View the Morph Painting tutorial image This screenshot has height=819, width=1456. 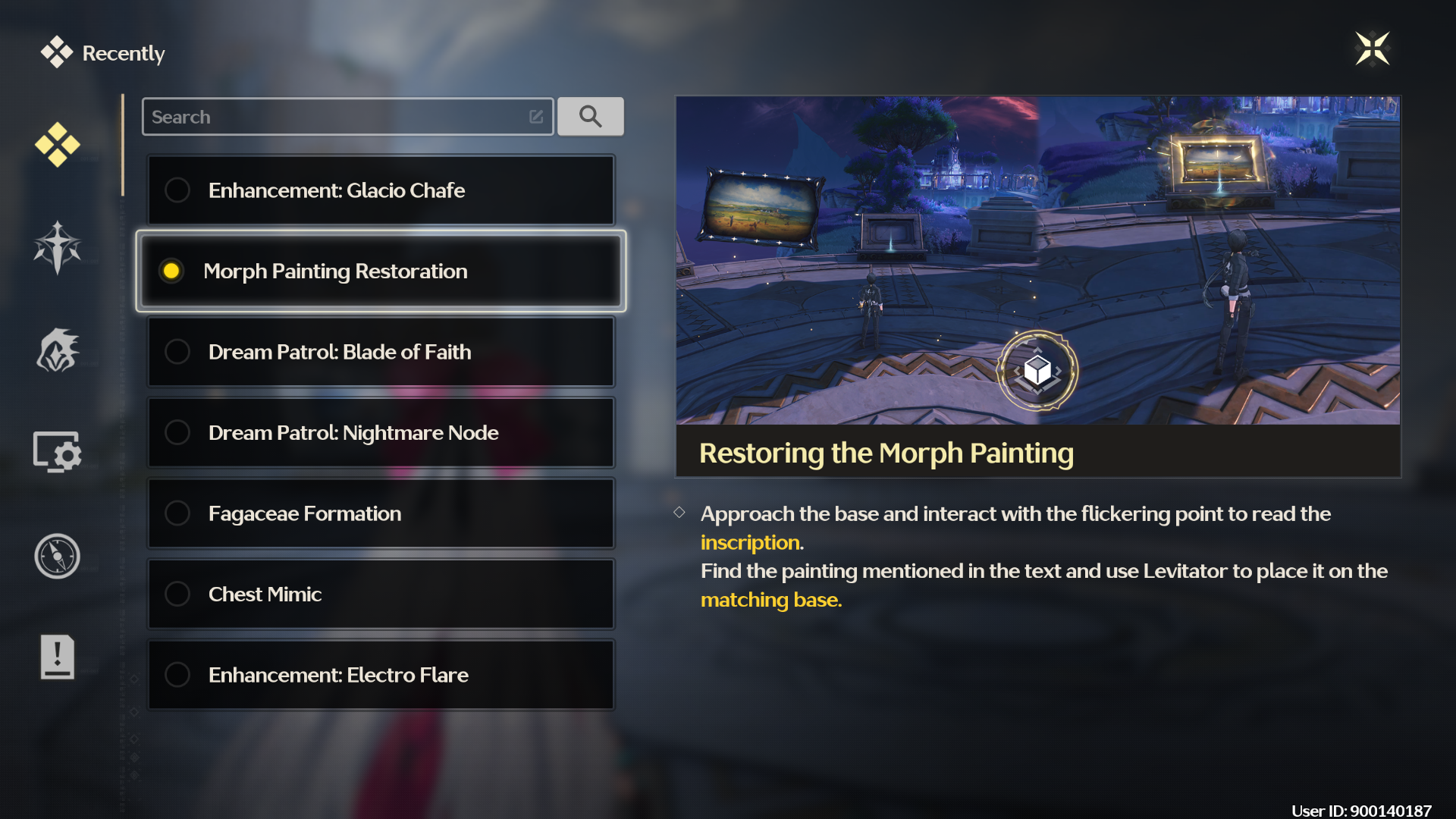(1037, 260)
